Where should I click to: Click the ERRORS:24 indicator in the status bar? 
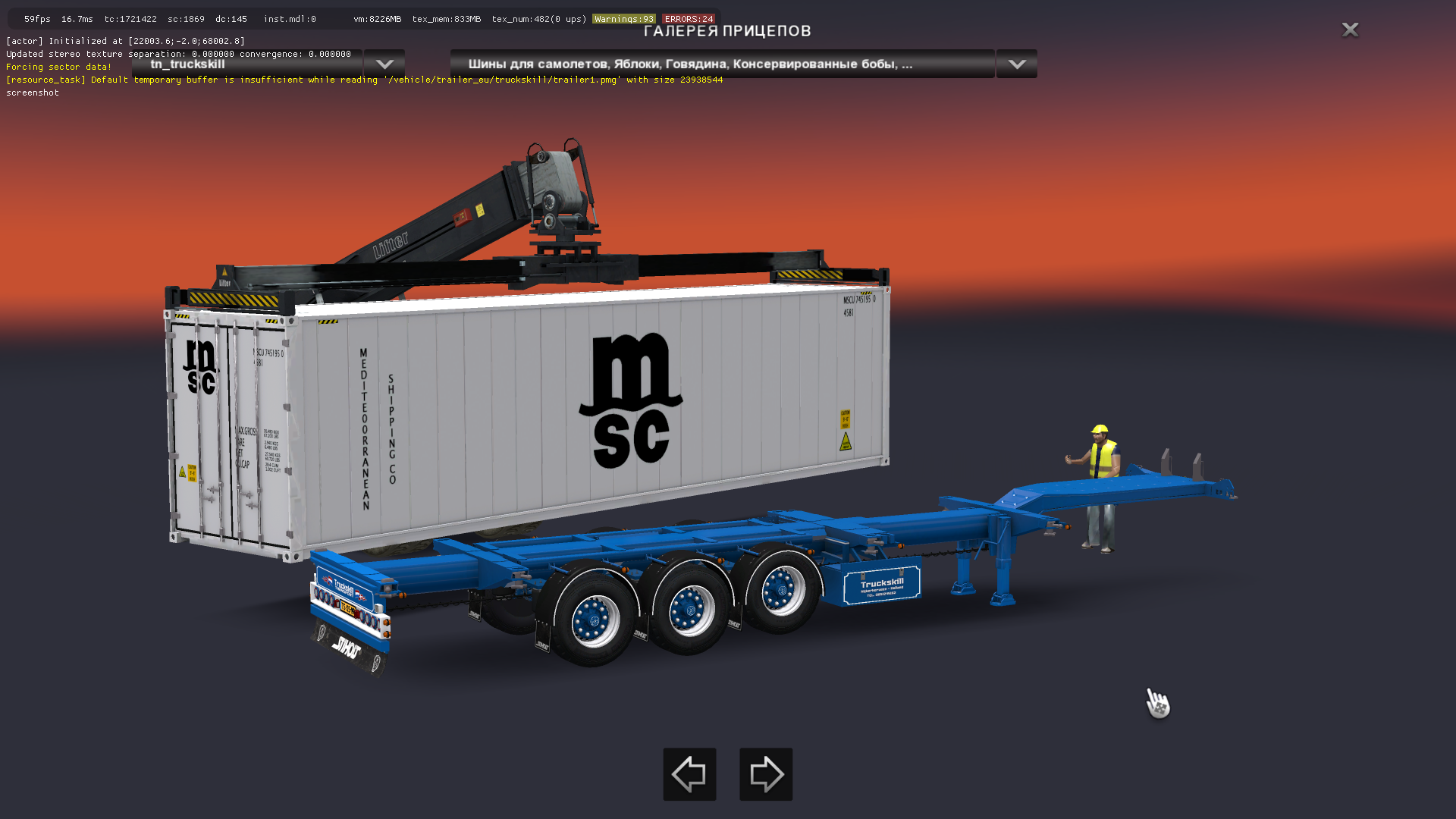coord(687,18)
